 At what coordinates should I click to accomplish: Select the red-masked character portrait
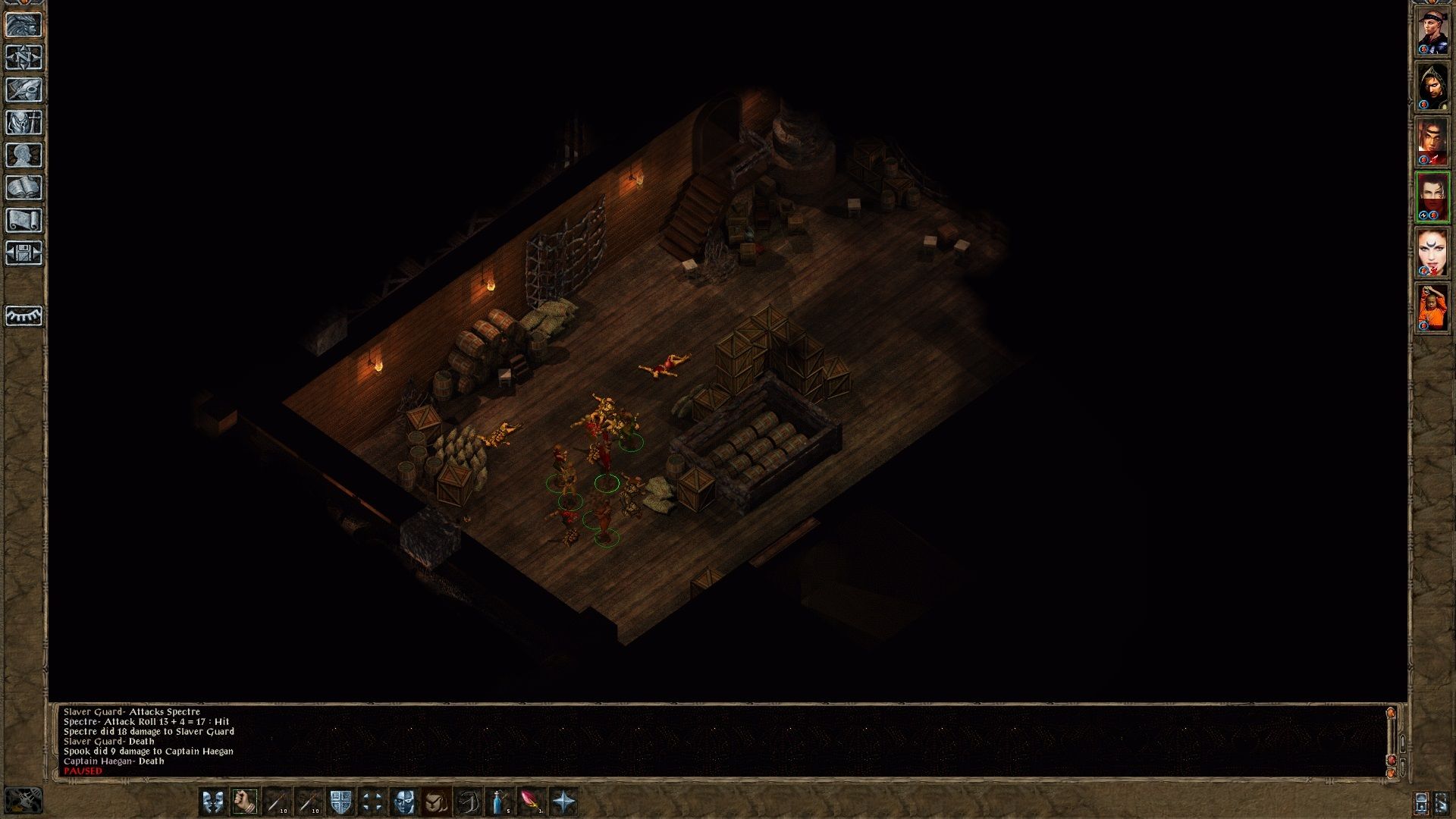pos(1432,197)
